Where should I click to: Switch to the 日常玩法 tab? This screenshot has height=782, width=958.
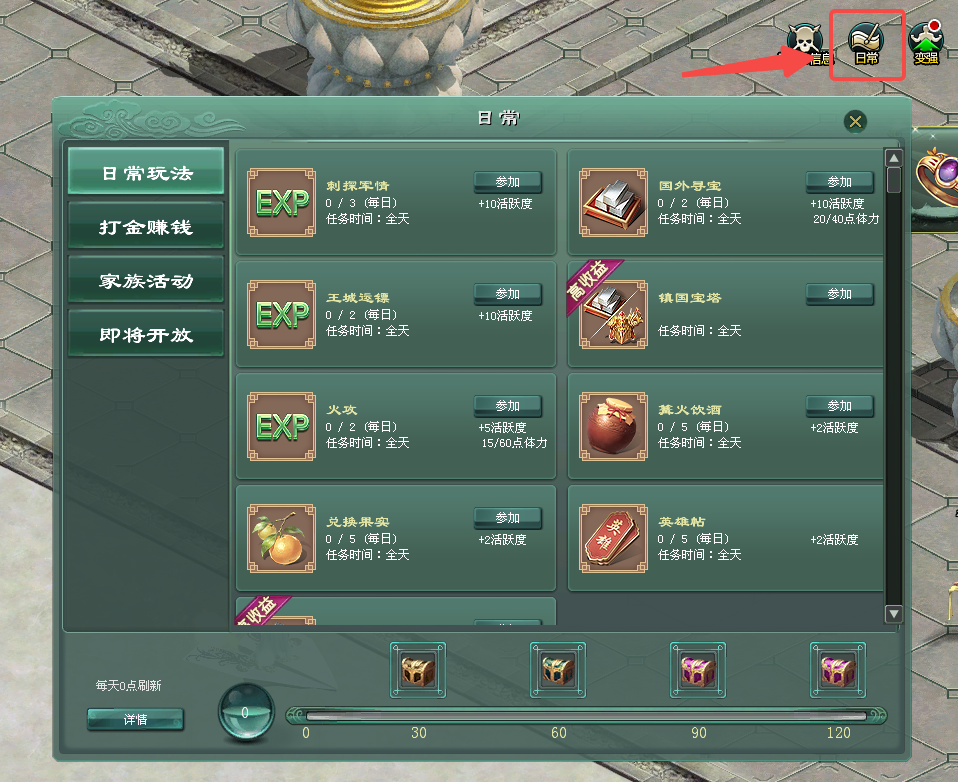(146, 174)
